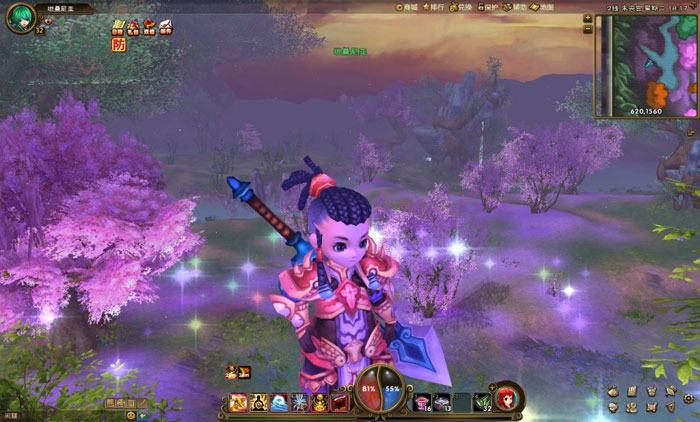700x422 pixels.
Task: Open the 商城 shop menu
Action: point(407,7)
